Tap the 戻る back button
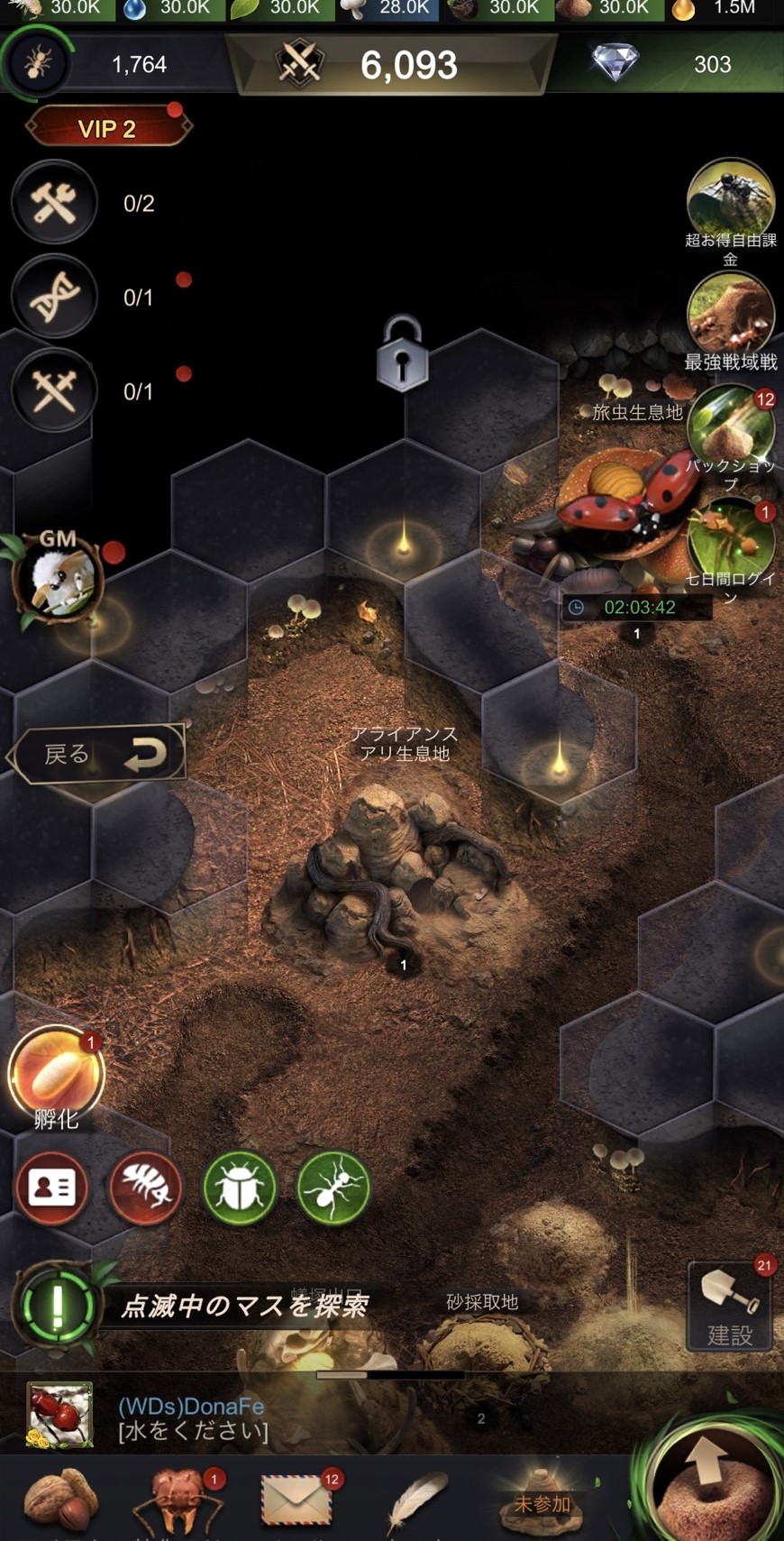This screenshot has height=1541, width=784. (99, 754)
